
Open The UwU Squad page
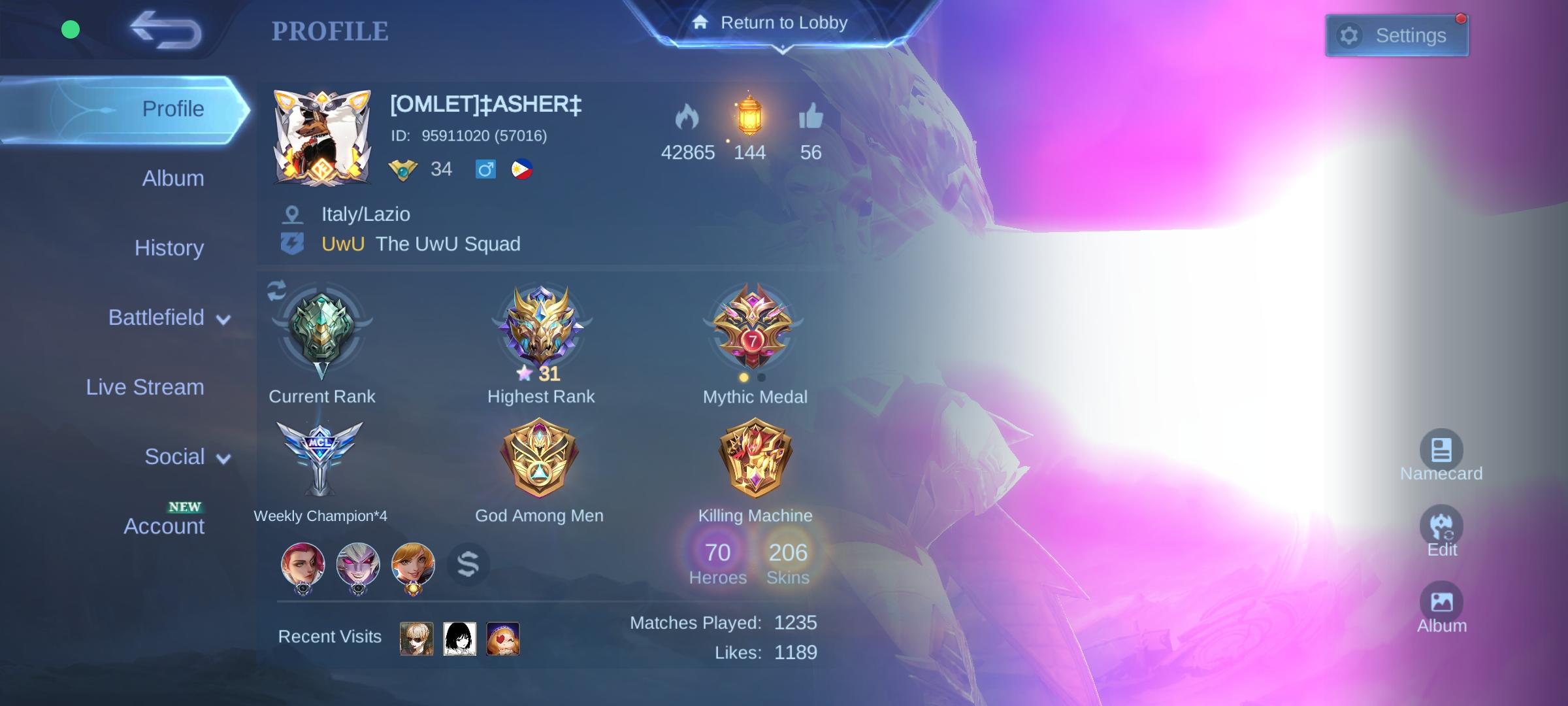coord(448,243)
